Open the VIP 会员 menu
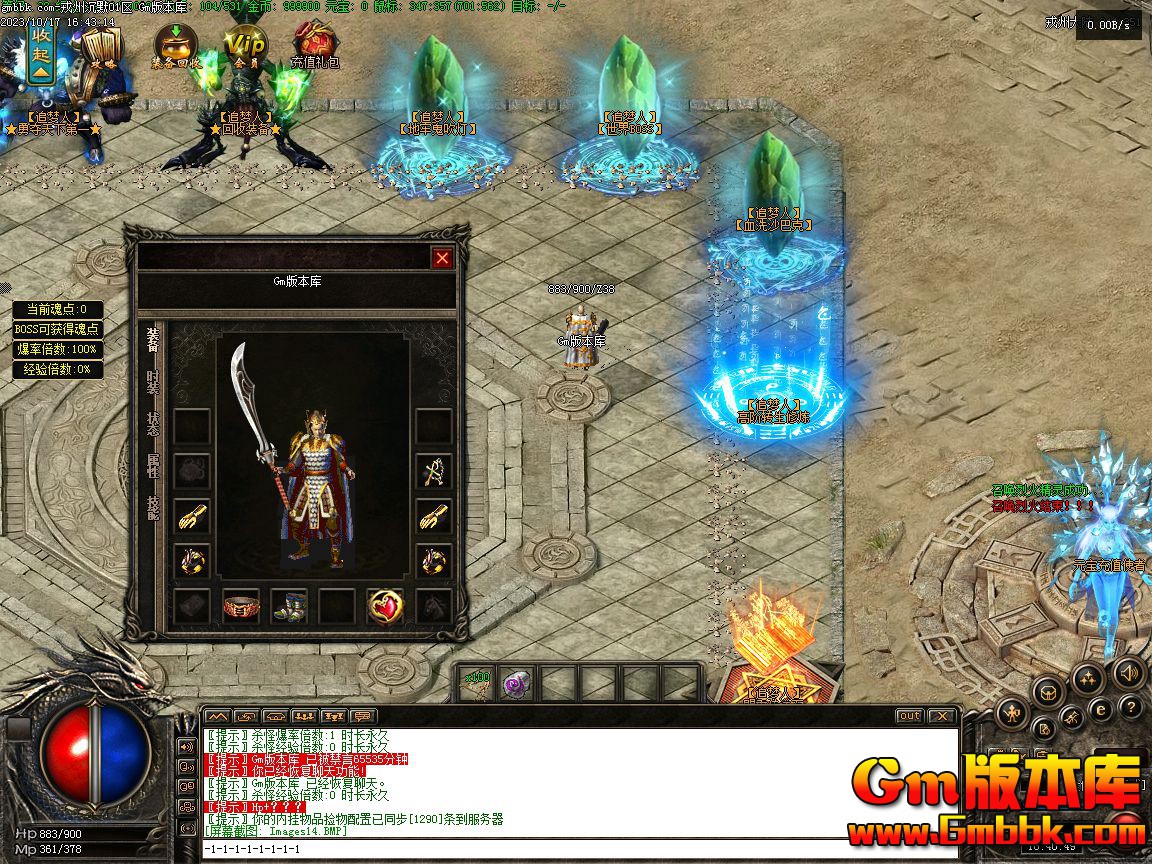The image size is (1152, 864). pyautogui.click(x=245, y=45)
